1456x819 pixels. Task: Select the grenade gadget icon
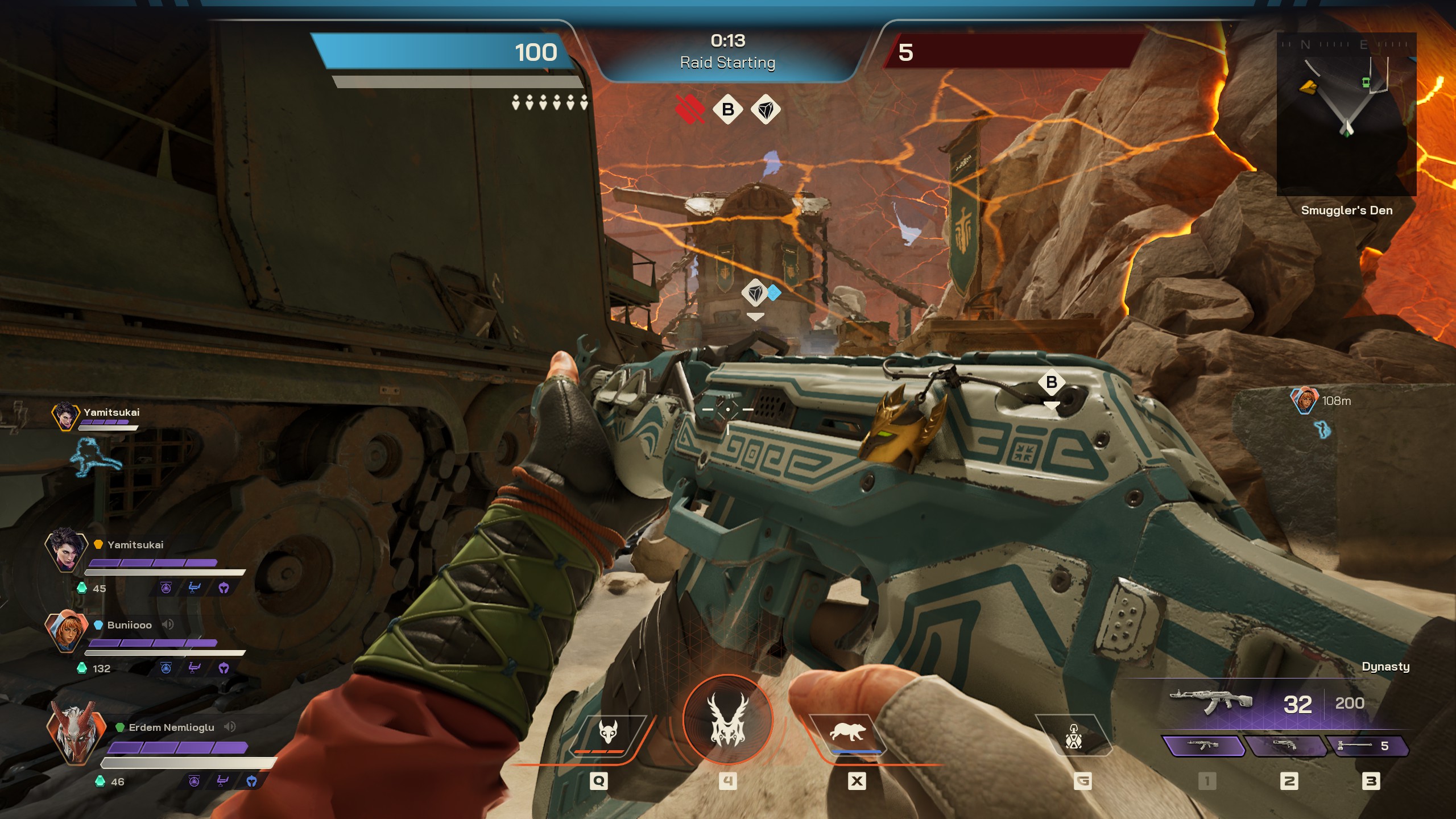coord(1073,737)
